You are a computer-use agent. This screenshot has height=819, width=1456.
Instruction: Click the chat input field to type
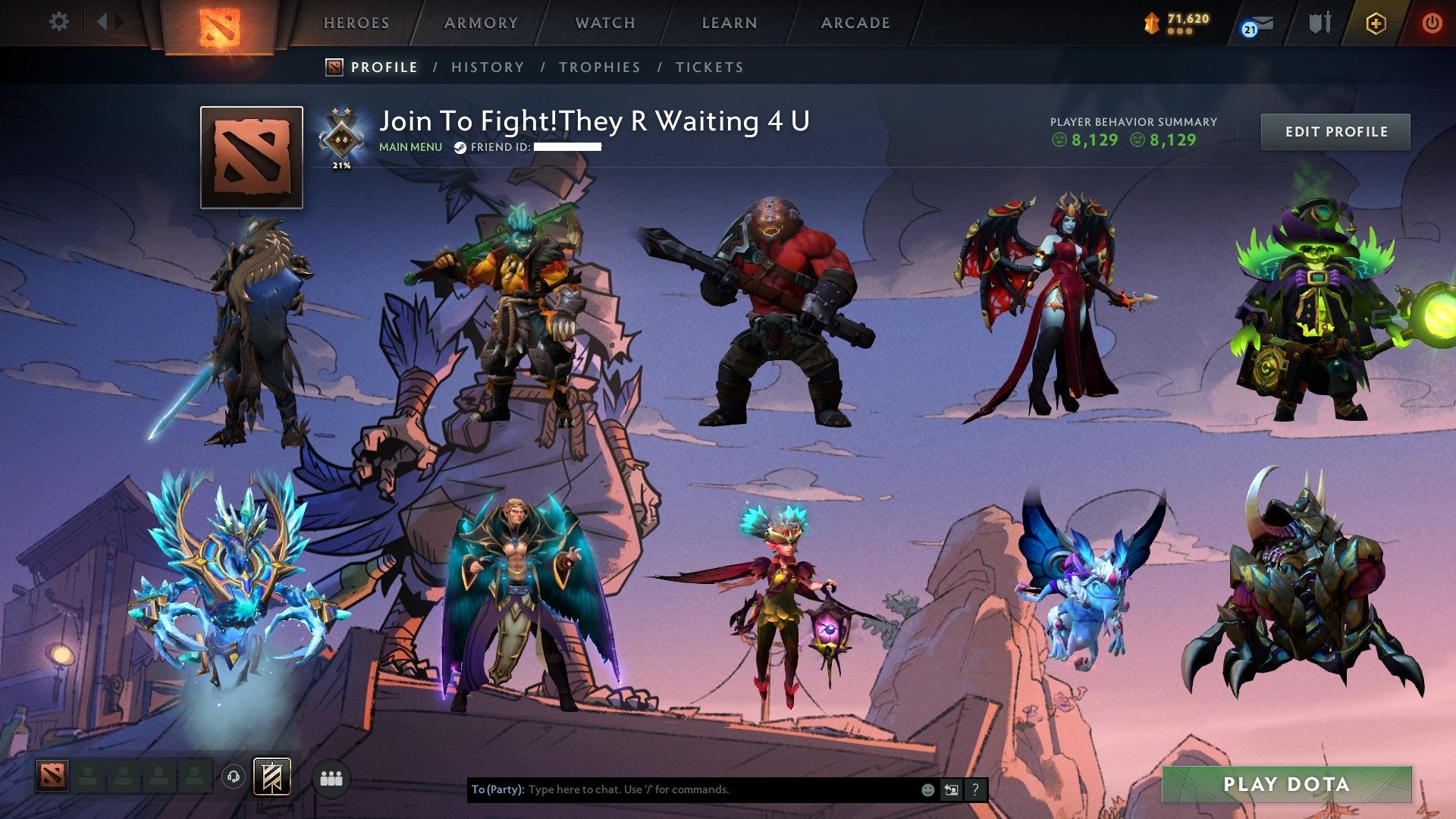click(x=682, y=789)
